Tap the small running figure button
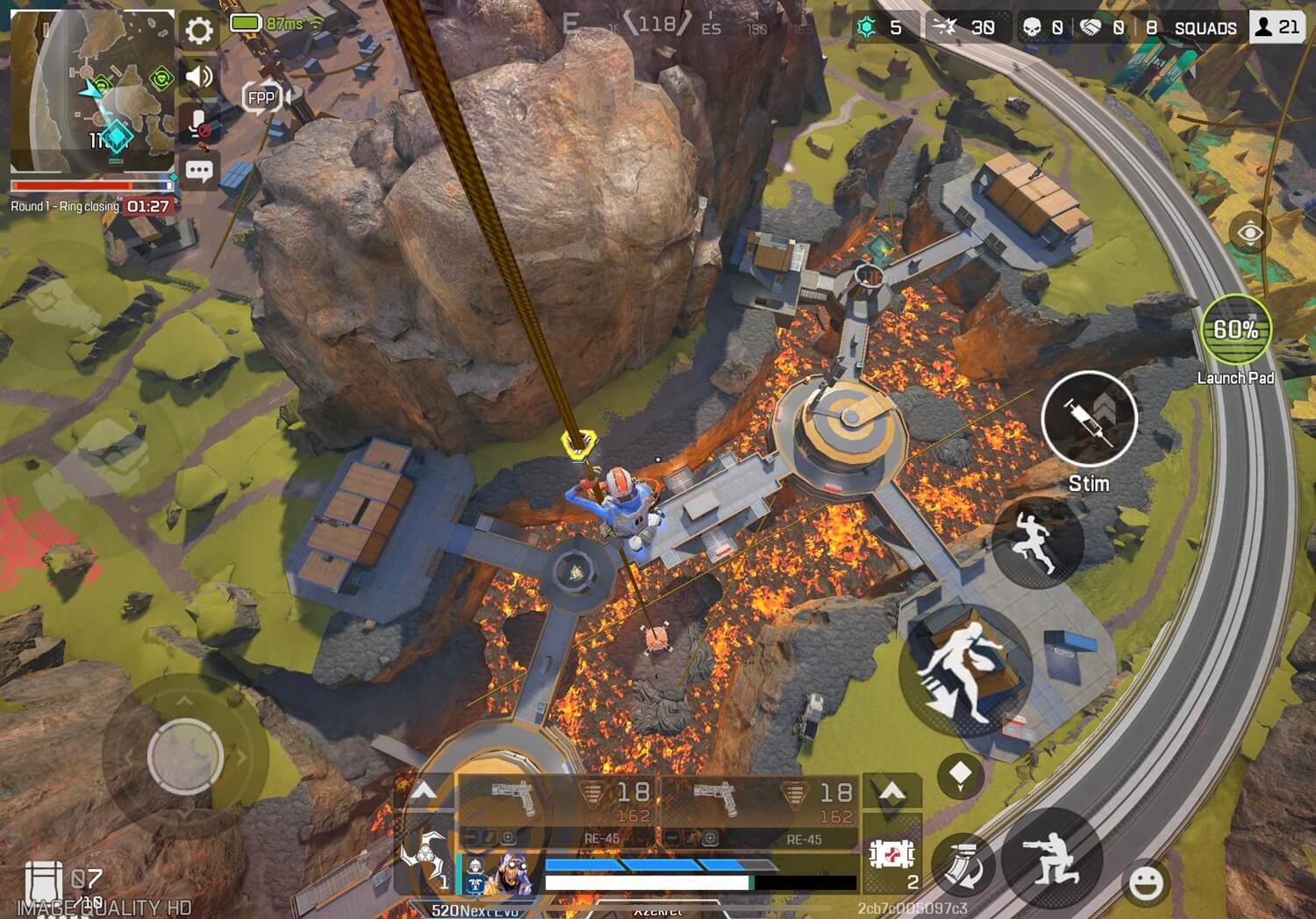 point(1037,542)
